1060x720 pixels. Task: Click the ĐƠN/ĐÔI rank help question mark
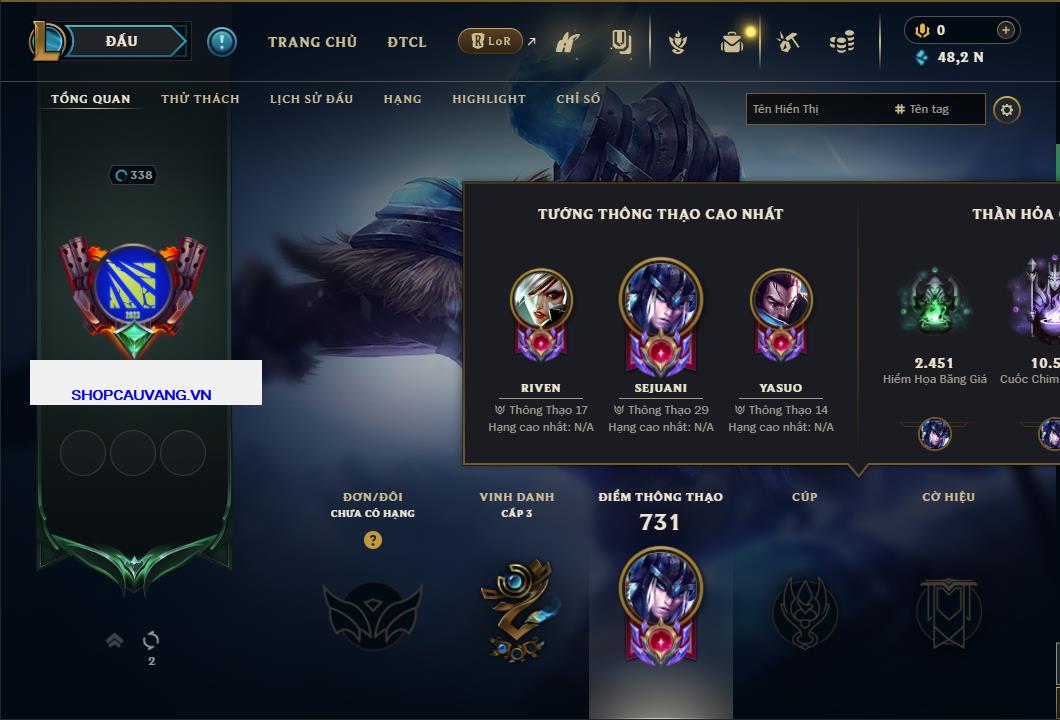(373, 540)
